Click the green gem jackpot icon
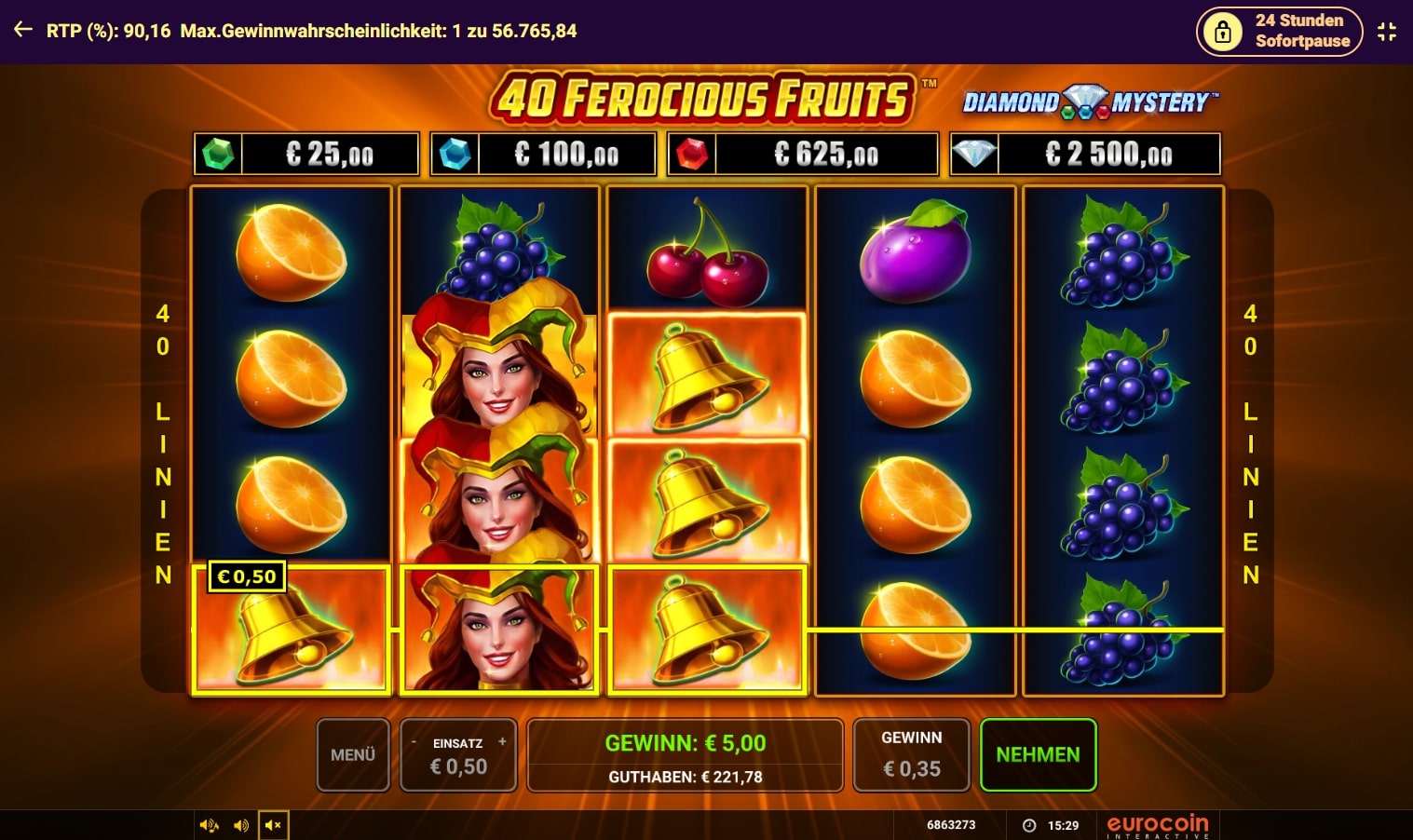 [217, 153]
